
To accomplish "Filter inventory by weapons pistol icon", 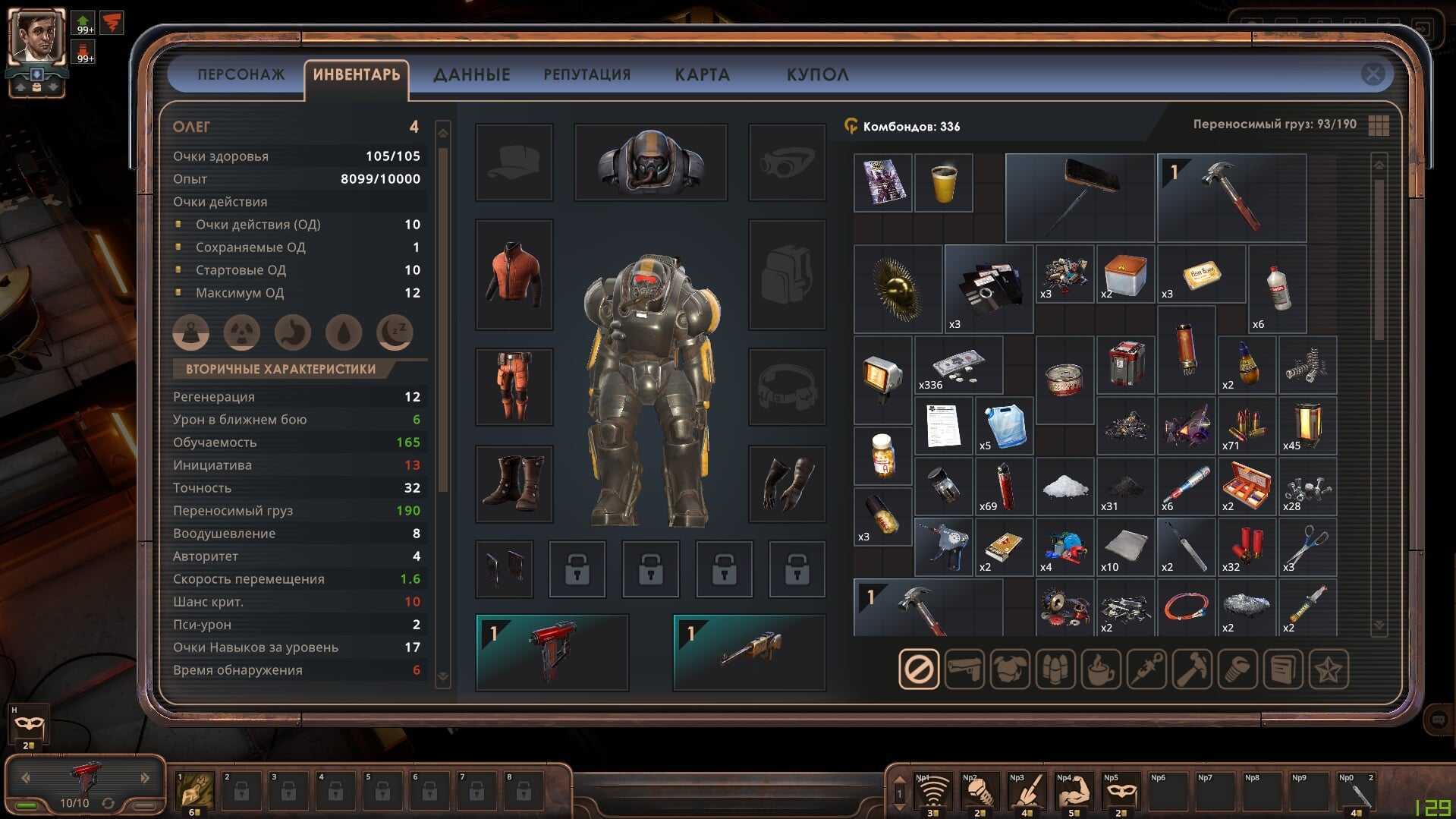I will (964, 669).
